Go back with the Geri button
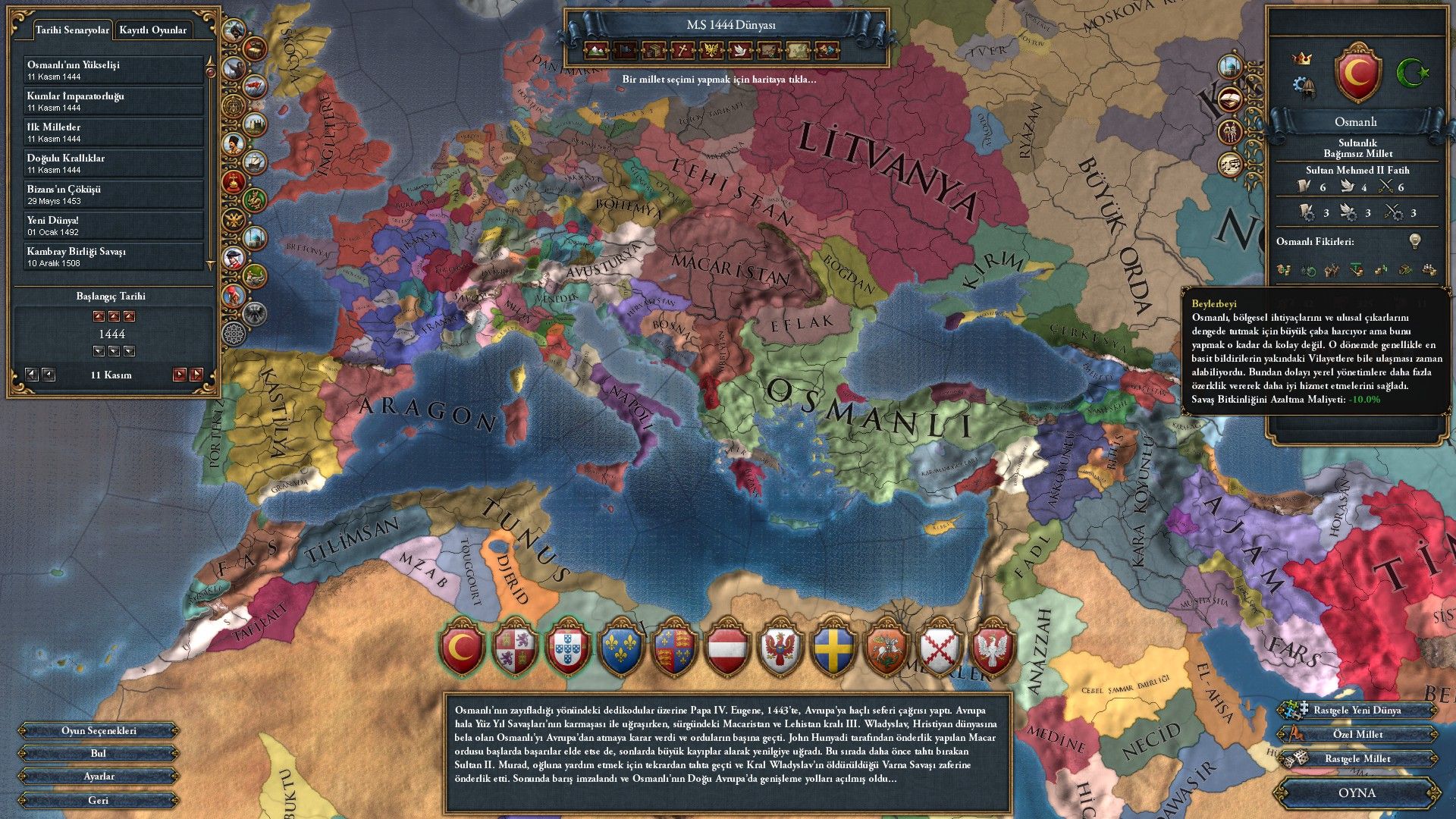Screen dimensions: 1456x819 [99, 800]
